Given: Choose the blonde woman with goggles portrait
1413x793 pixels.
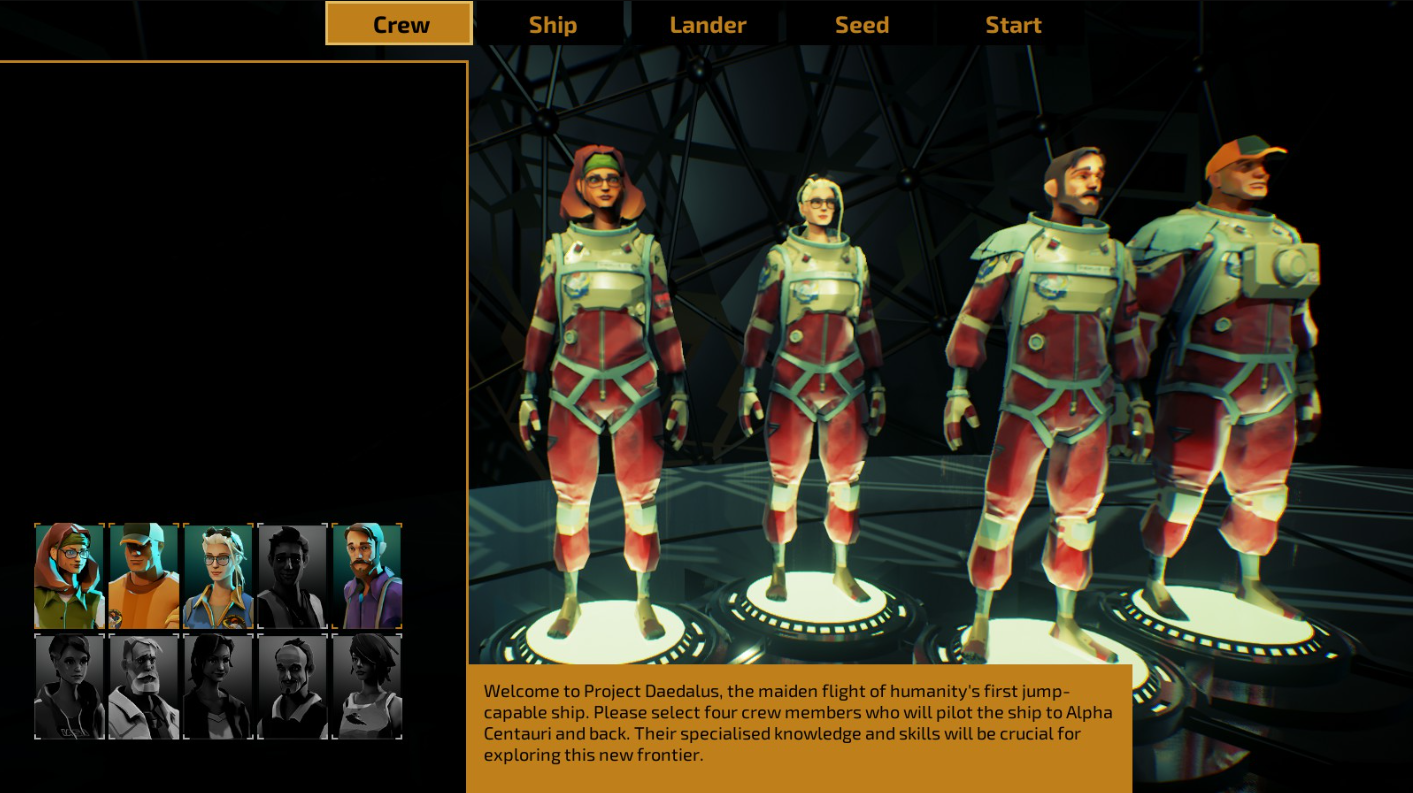Looking at the screenshot, I should pyautogui.click(x=218, y=576).
